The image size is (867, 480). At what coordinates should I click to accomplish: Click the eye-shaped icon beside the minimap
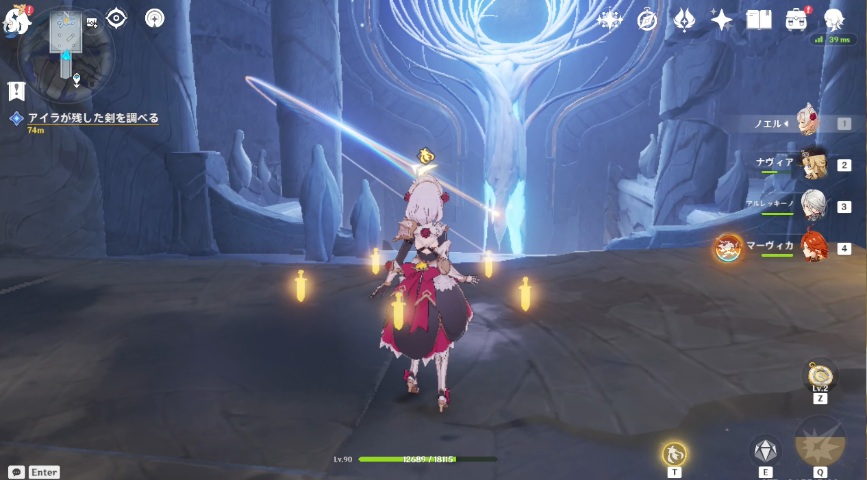tap(116, 18)
